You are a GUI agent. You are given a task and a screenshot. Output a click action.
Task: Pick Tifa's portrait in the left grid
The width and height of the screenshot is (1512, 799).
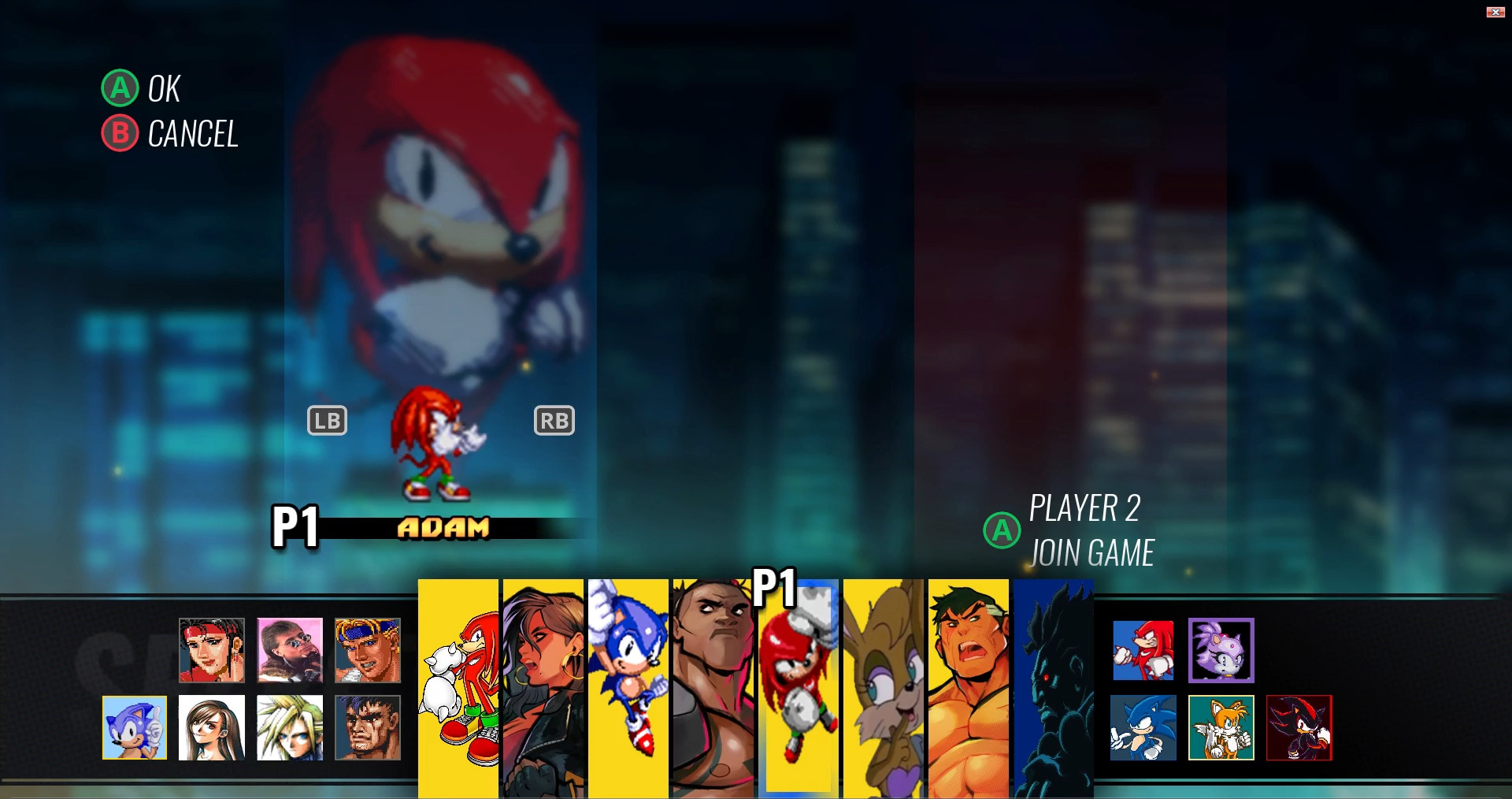[212, 728]
